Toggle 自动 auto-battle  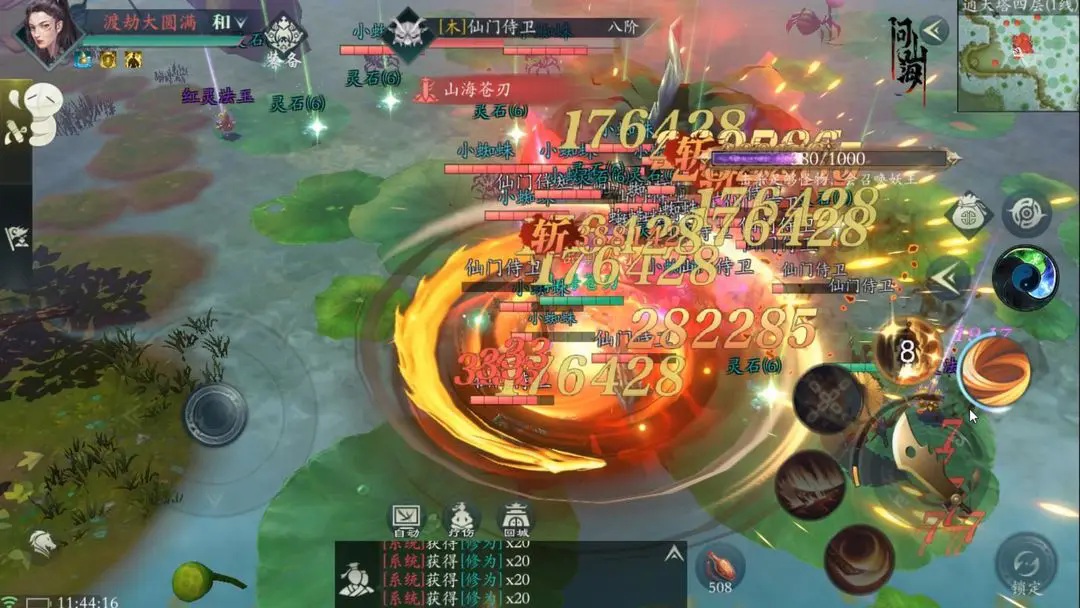(x=407, y=519)
